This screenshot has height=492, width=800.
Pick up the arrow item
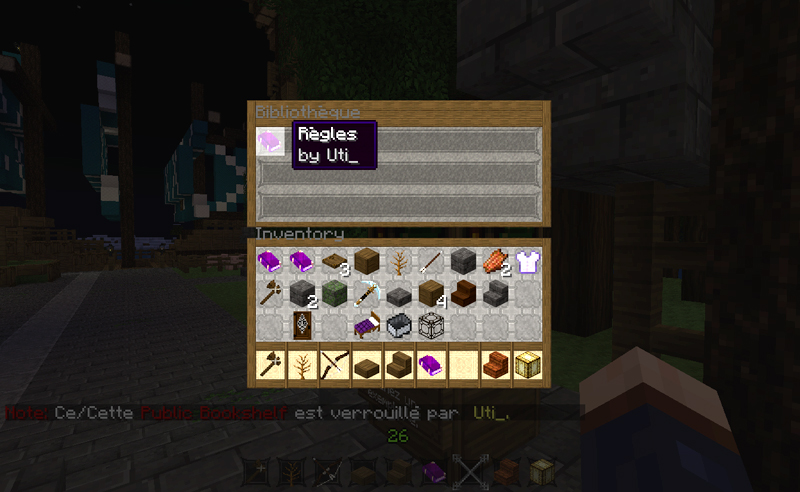point(431,262)
